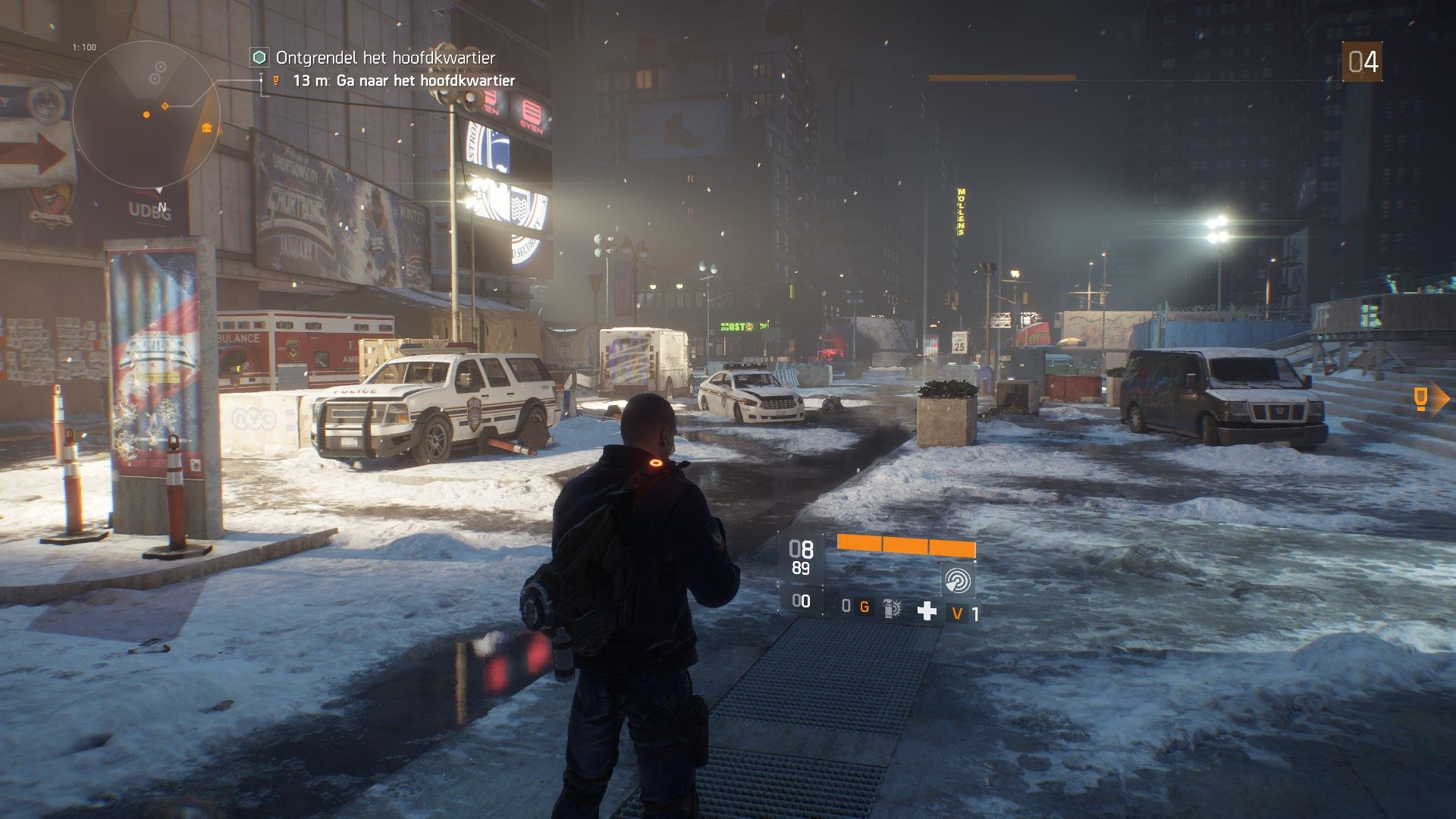Select the grenade icon
Image resolution: width=1456 pixels, height=819 pixels.
[892, 608]
